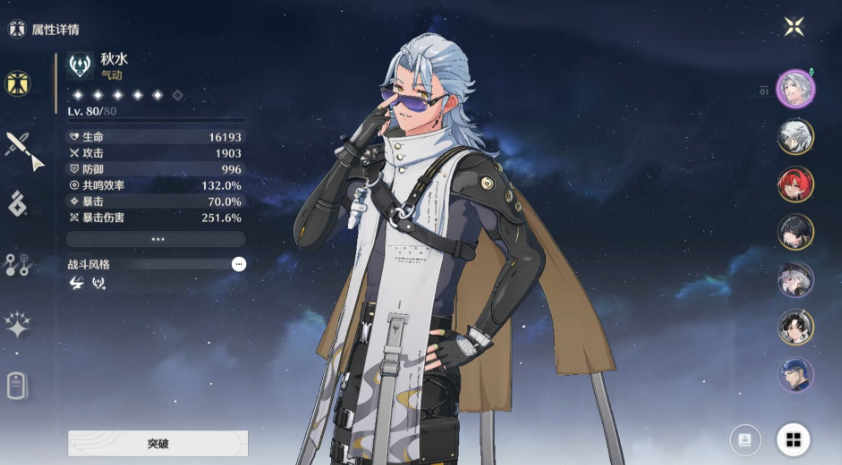Select the red-haired character portrait
The image size is (842, 465).
(796, 184)
